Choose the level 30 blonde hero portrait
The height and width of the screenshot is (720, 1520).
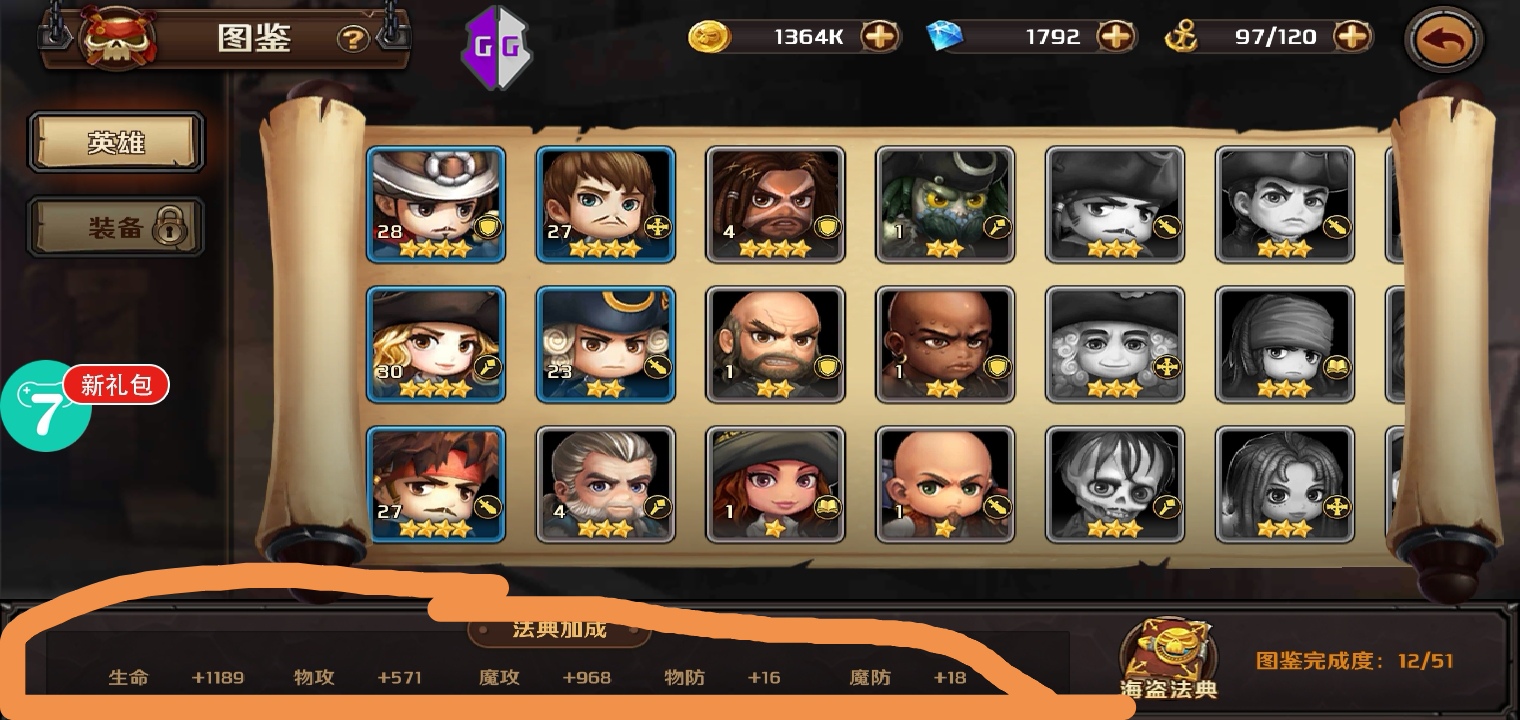click(x=436, y=344)
